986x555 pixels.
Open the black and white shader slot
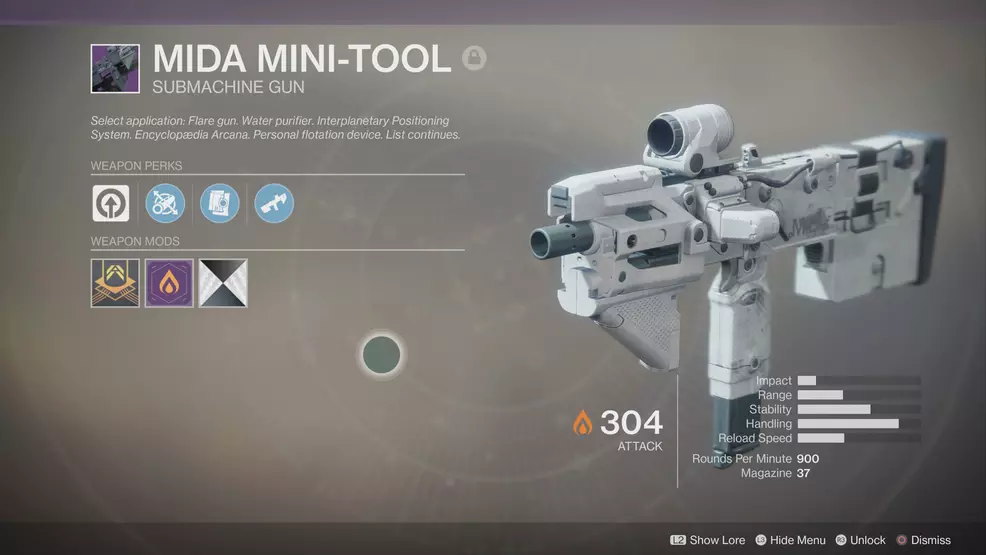coord(223,283)
